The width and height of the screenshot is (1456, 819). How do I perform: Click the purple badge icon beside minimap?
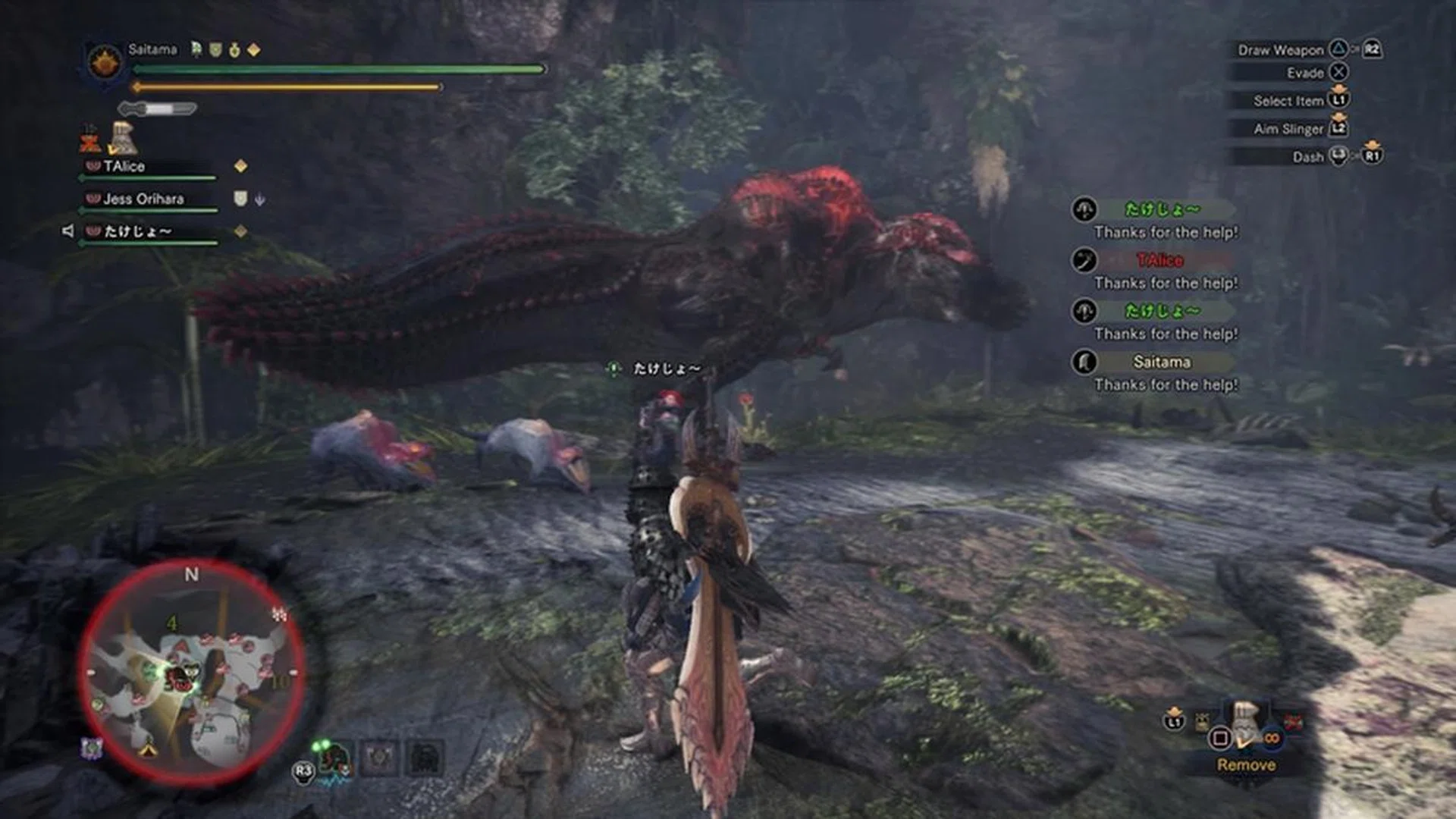(x=92, y=748)
